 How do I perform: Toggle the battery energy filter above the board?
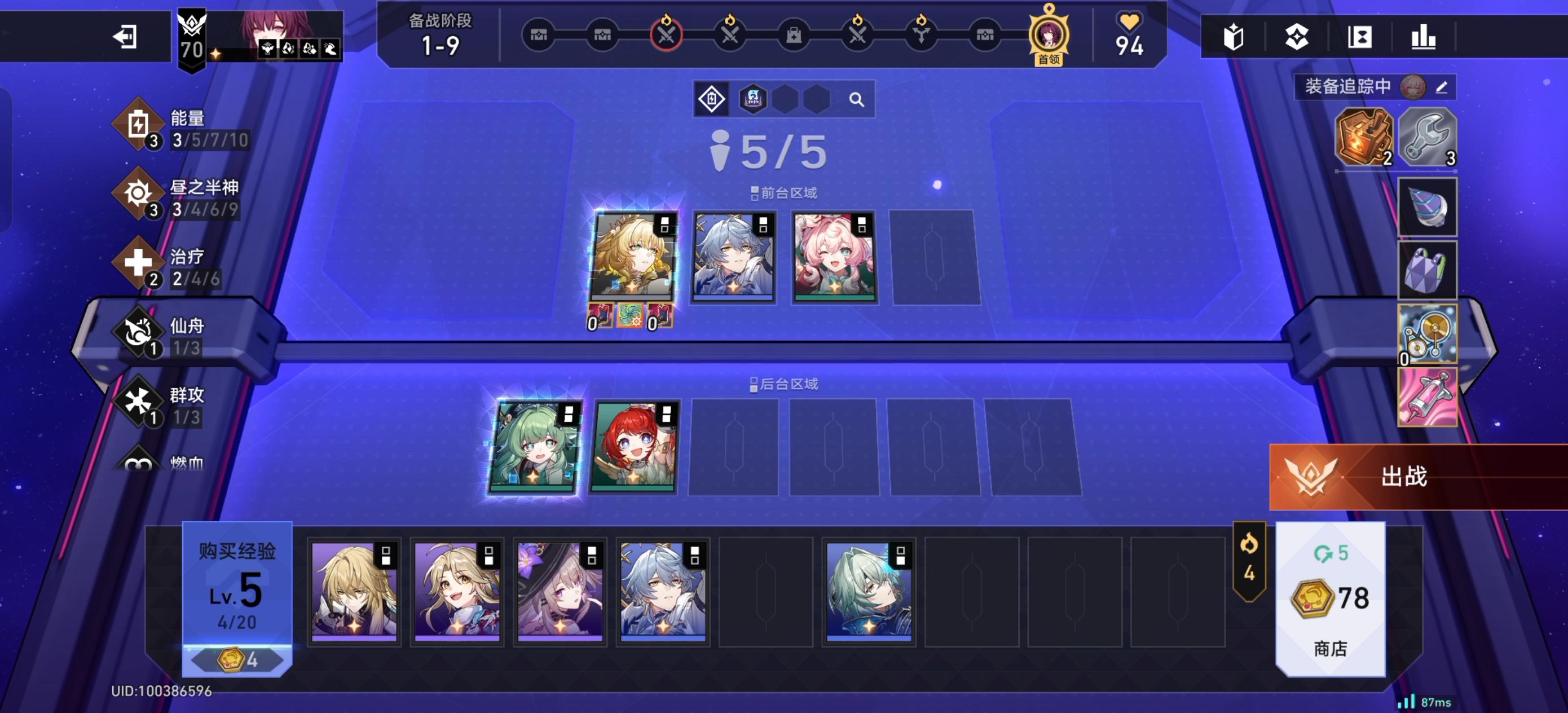point(712,98)
